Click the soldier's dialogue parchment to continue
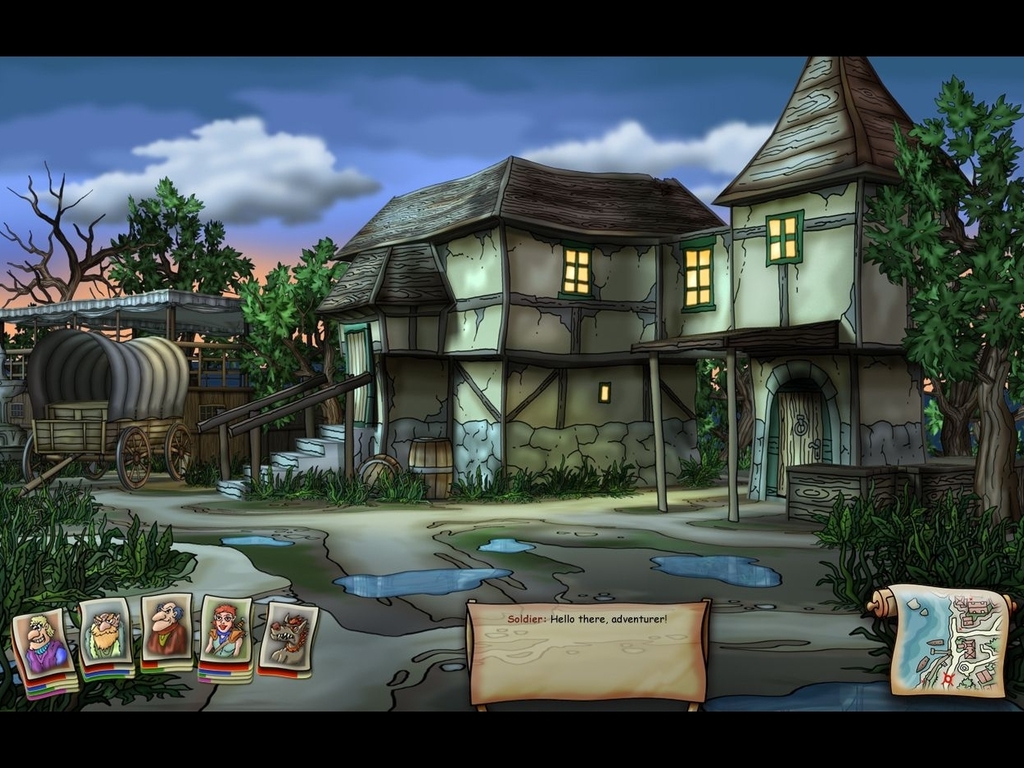The width and height of the screenshot is (1024, 768). tap(587, 651)
